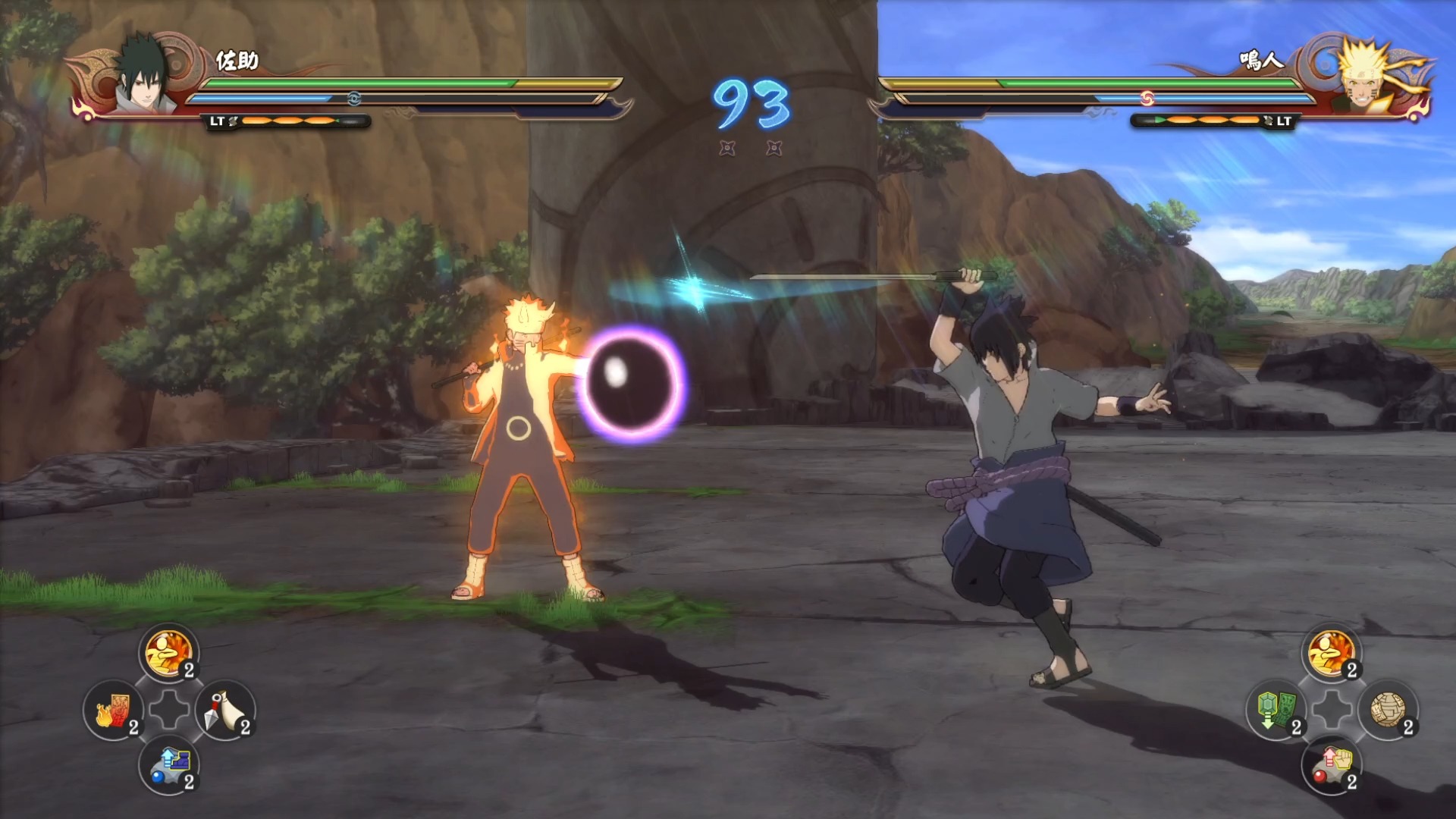Click Sasuke's portrait beside the 佐助 name
This screenshot has width=1456, height=819.
tap(142, 76)
